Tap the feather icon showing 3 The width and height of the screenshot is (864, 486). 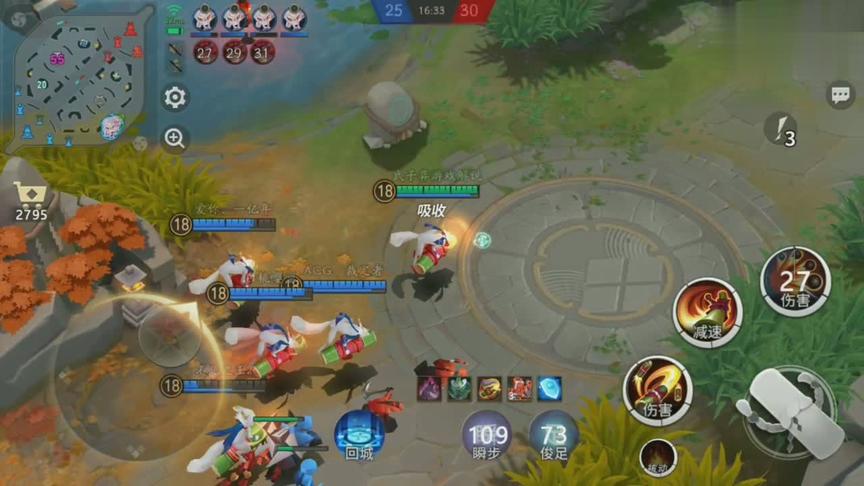point(781,129)
